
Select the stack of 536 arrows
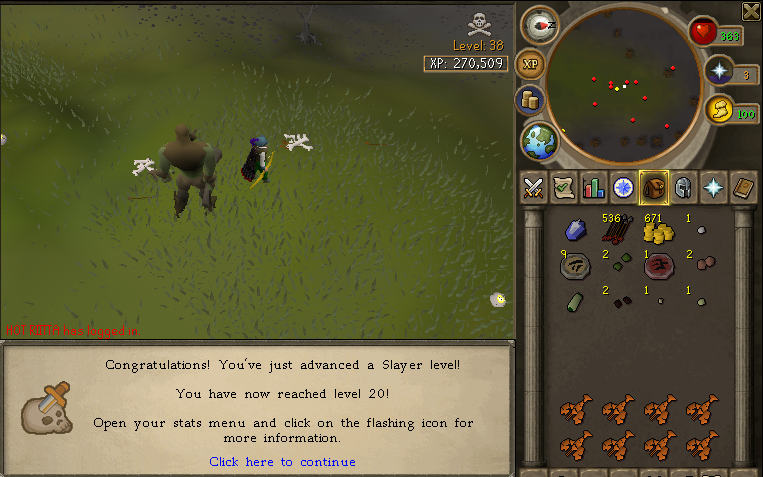pos(614,231)
